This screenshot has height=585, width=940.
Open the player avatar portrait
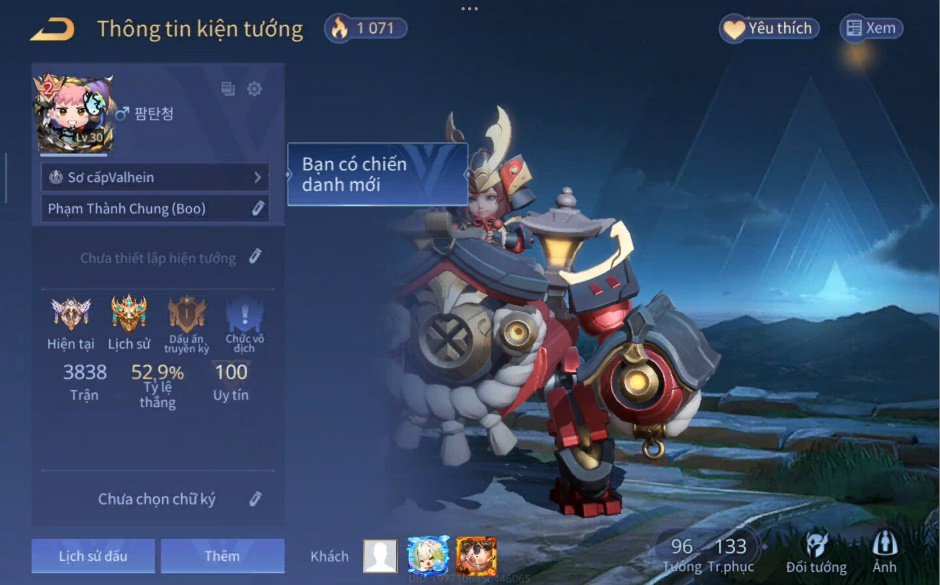click(73, 114)
